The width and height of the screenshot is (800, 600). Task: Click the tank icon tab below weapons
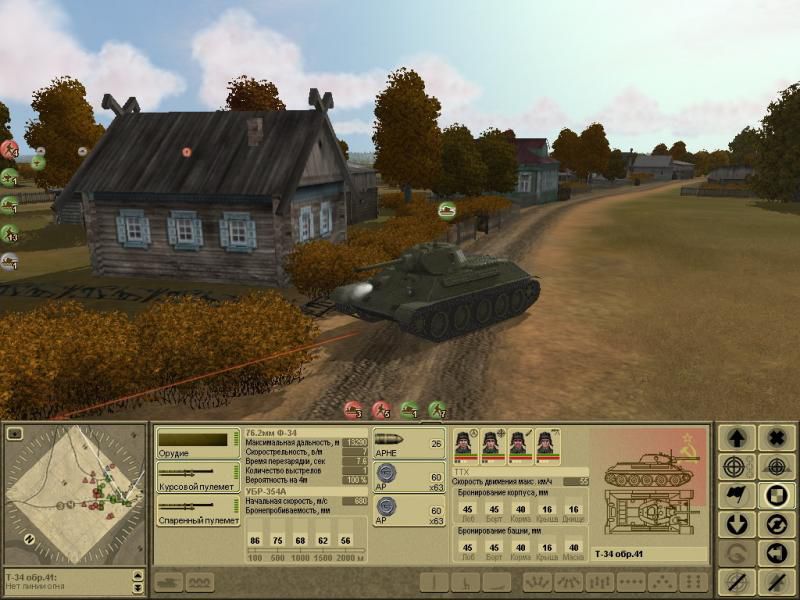coord(168,582)
